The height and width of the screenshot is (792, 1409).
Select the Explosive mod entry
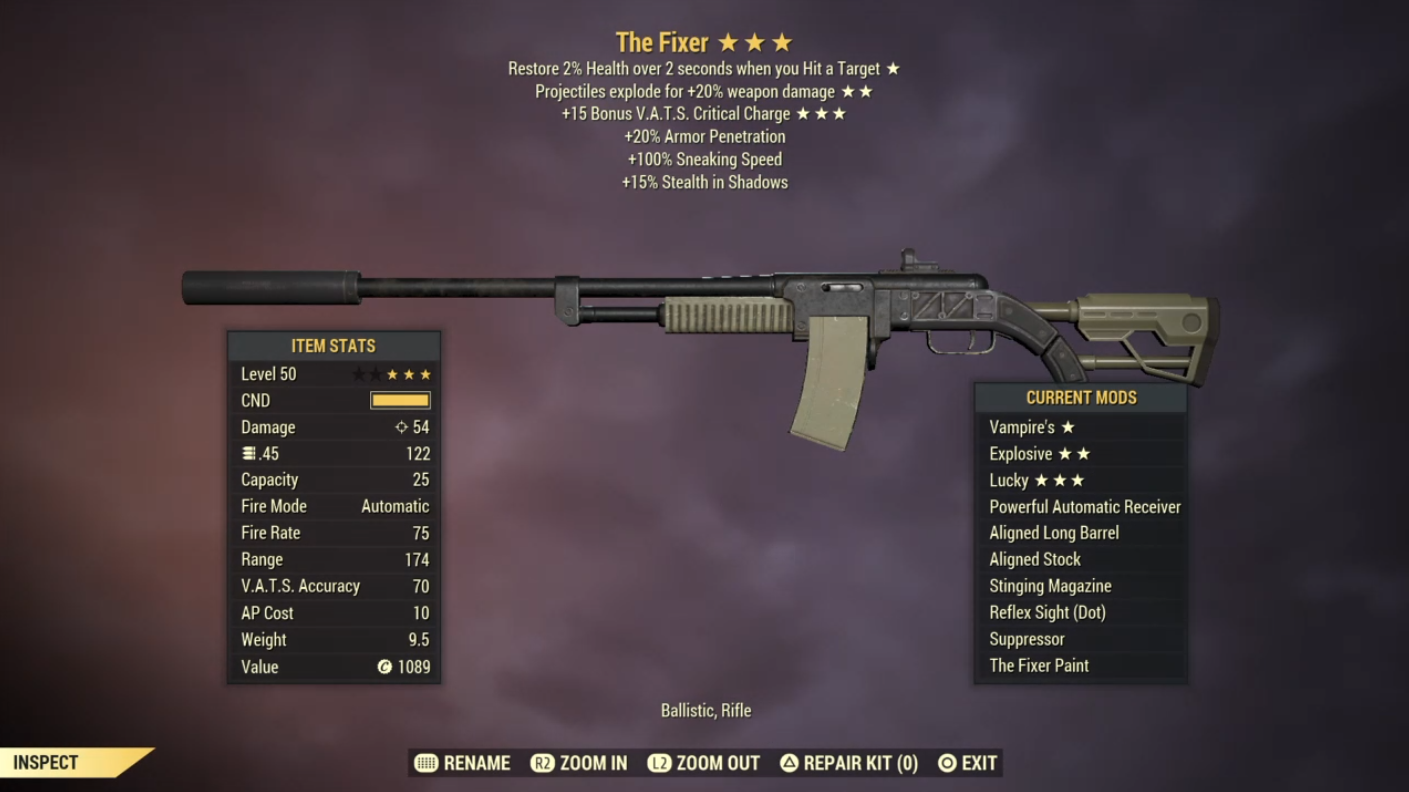coord(1018,453)
